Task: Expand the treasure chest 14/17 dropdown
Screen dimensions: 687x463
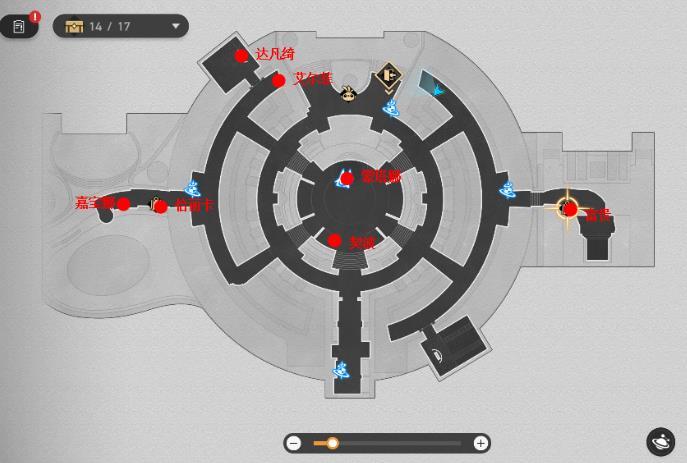Action: tap(177, 26)
